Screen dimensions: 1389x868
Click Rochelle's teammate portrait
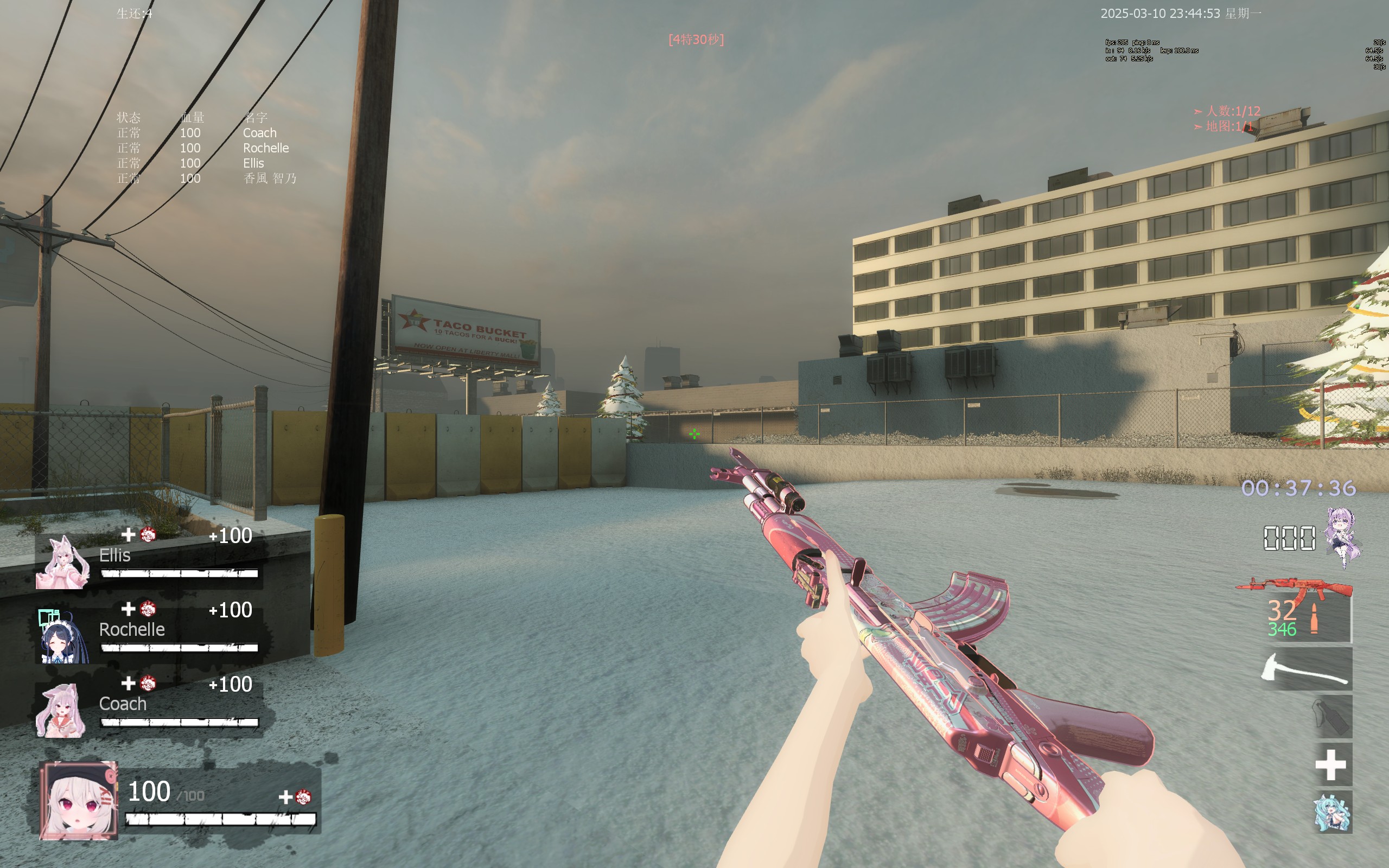[x=62, y=636]
